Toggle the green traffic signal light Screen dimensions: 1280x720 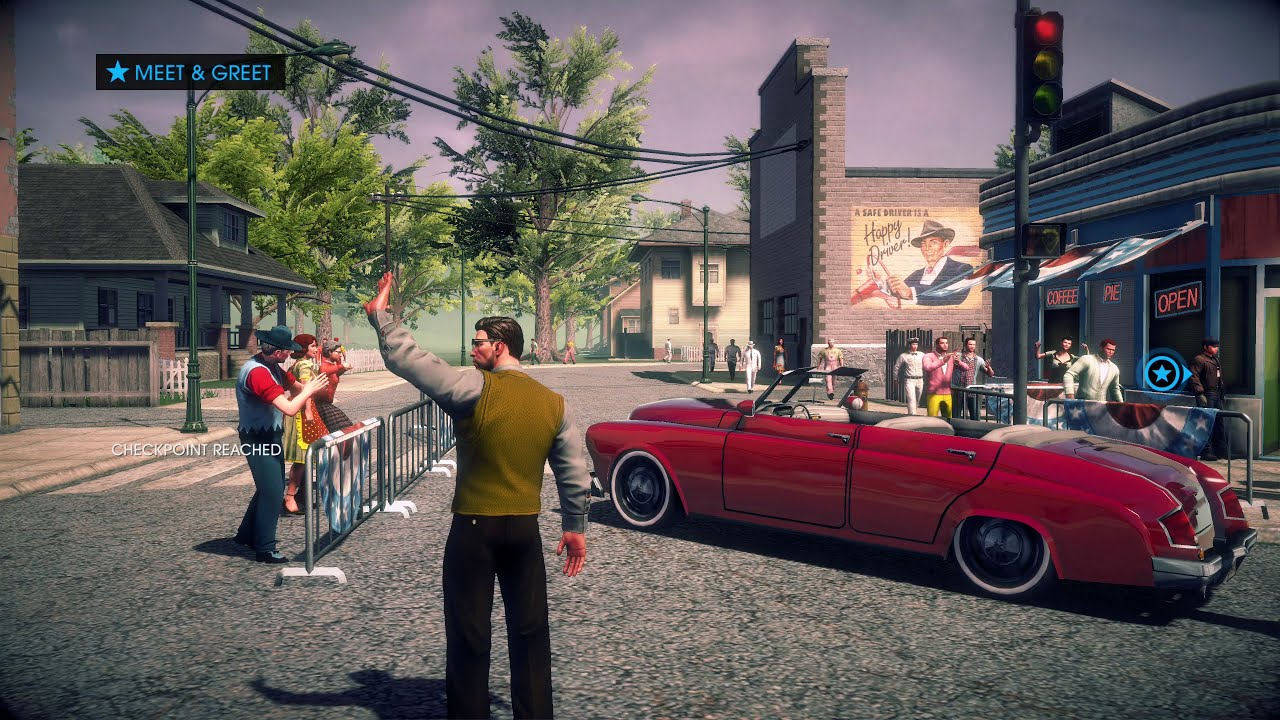(1044, 96)
